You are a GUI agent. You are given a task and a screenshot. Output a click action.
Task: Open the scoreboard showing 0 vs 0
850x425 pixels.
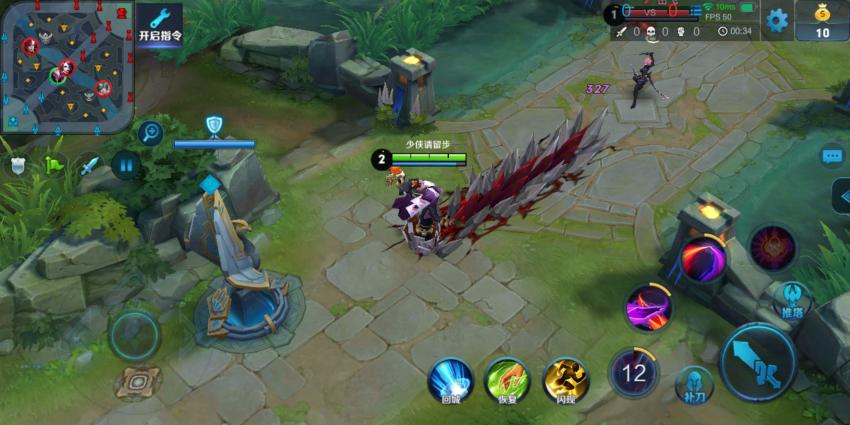click(x=652, y=13)
